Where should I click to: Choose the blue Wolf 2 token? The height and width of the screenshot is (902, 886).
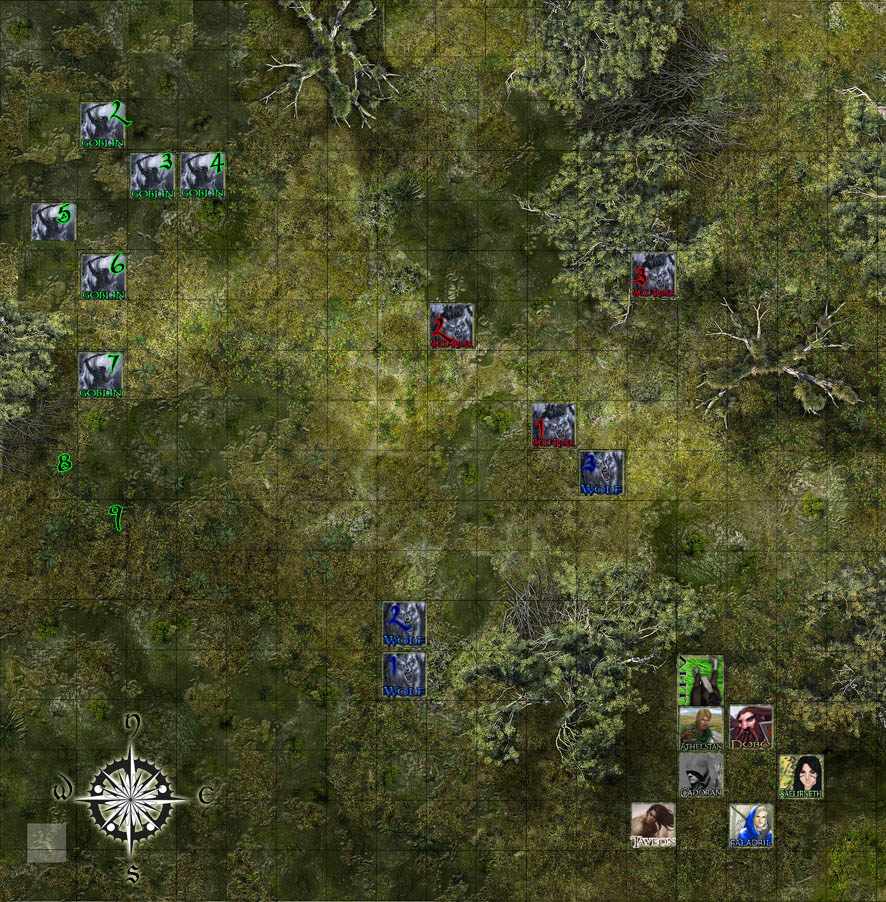(404, 624)
